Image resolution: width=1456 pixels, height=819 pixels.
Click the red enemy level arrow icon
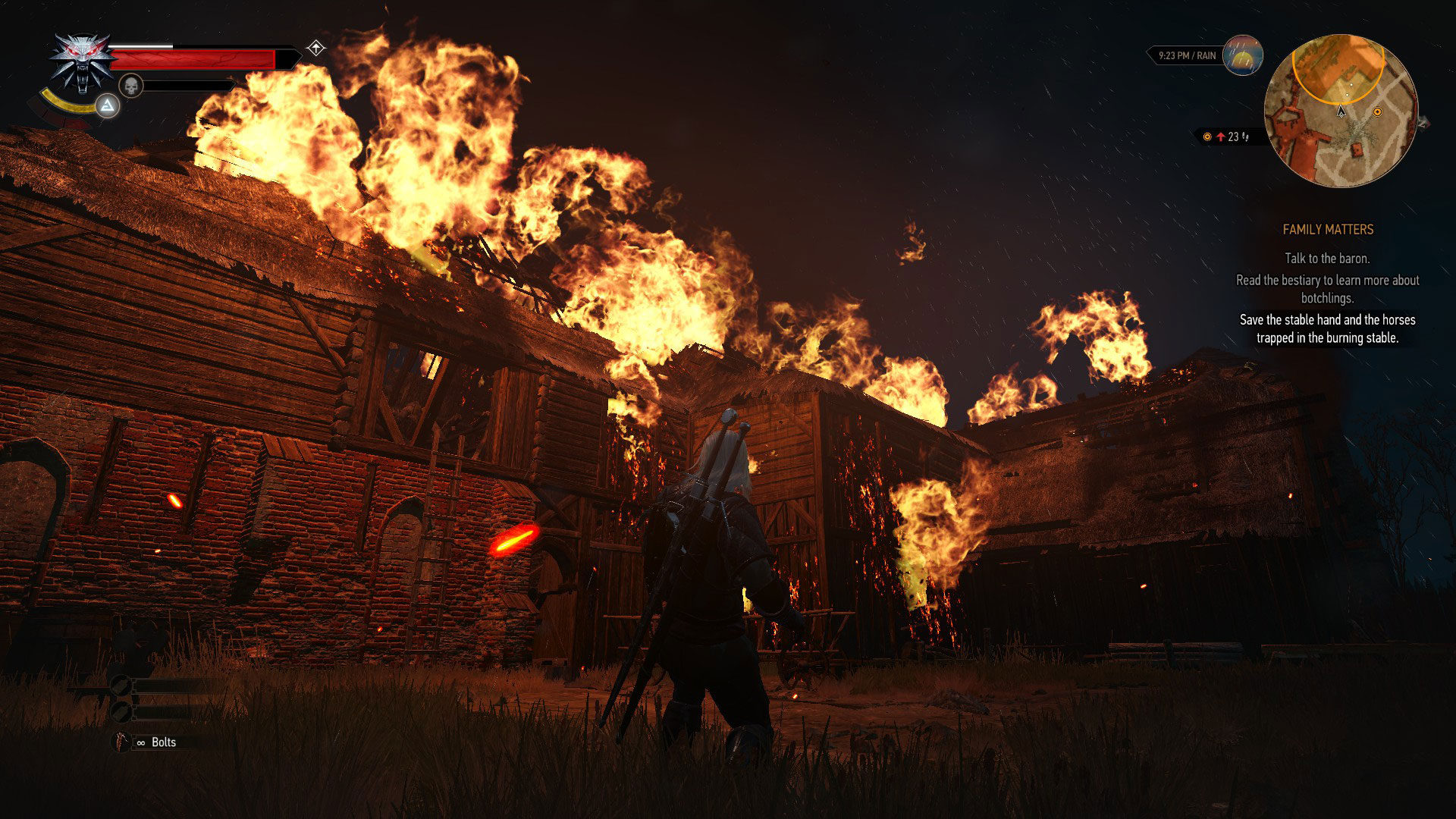tap(1222, 136)
